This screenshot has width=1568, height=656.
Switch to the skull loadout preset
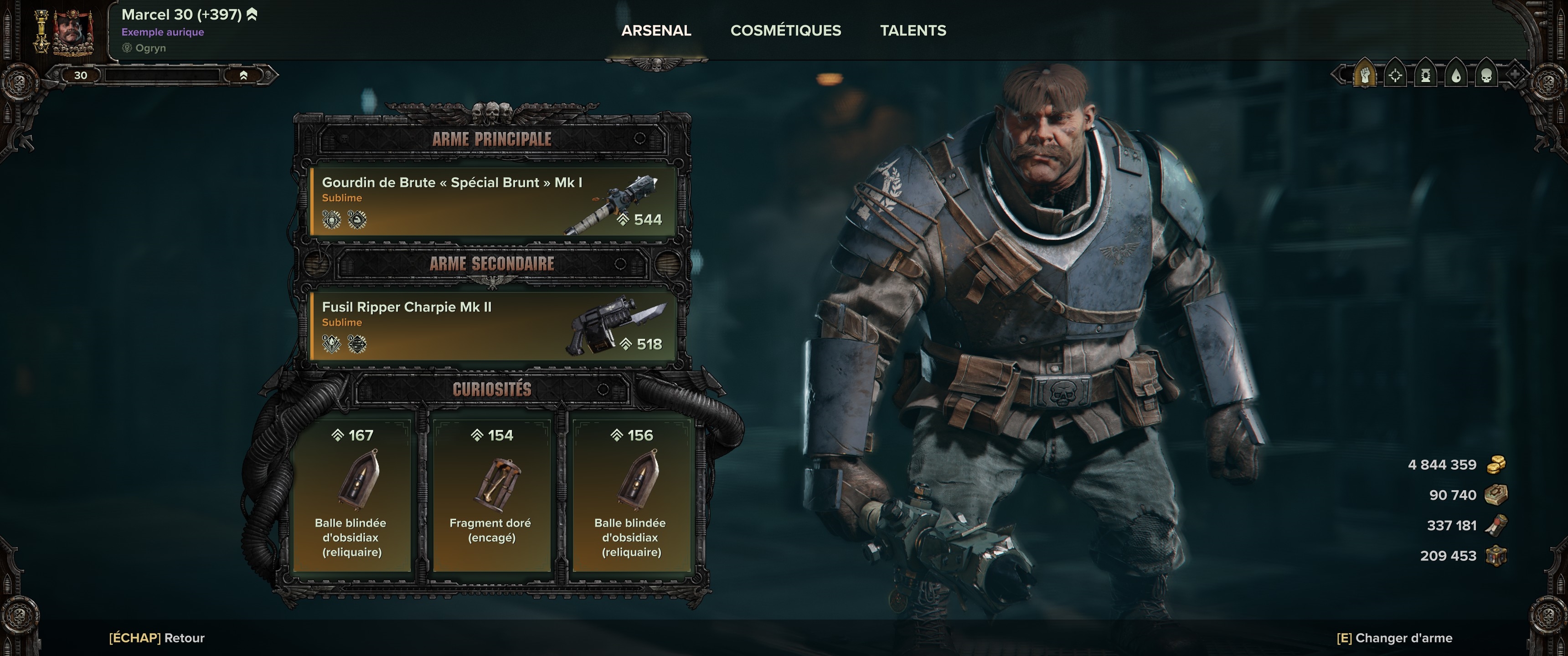click(x=1486, y=76)
